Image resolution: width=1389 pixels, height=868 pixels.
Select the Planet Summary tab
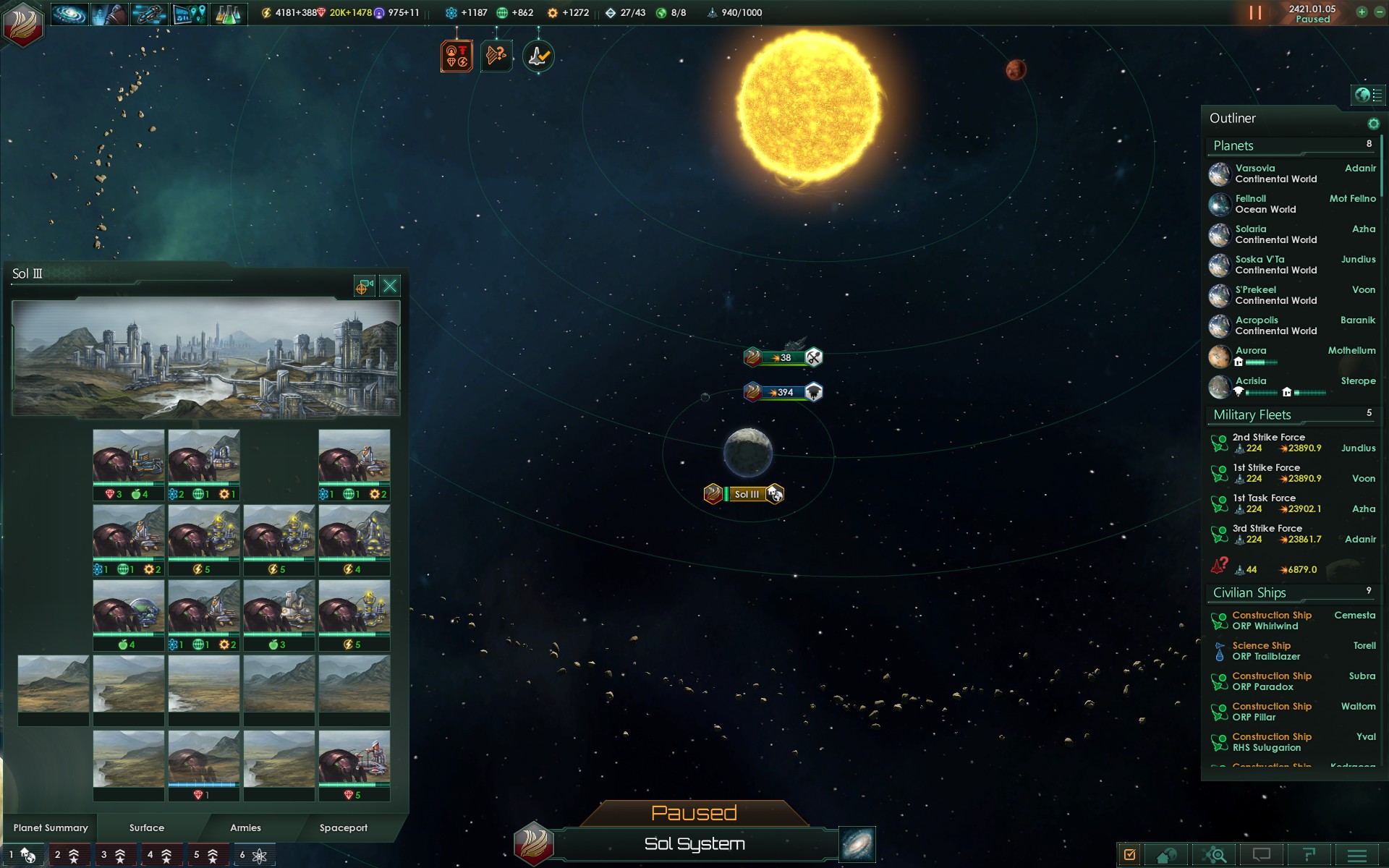coord(51,827)
